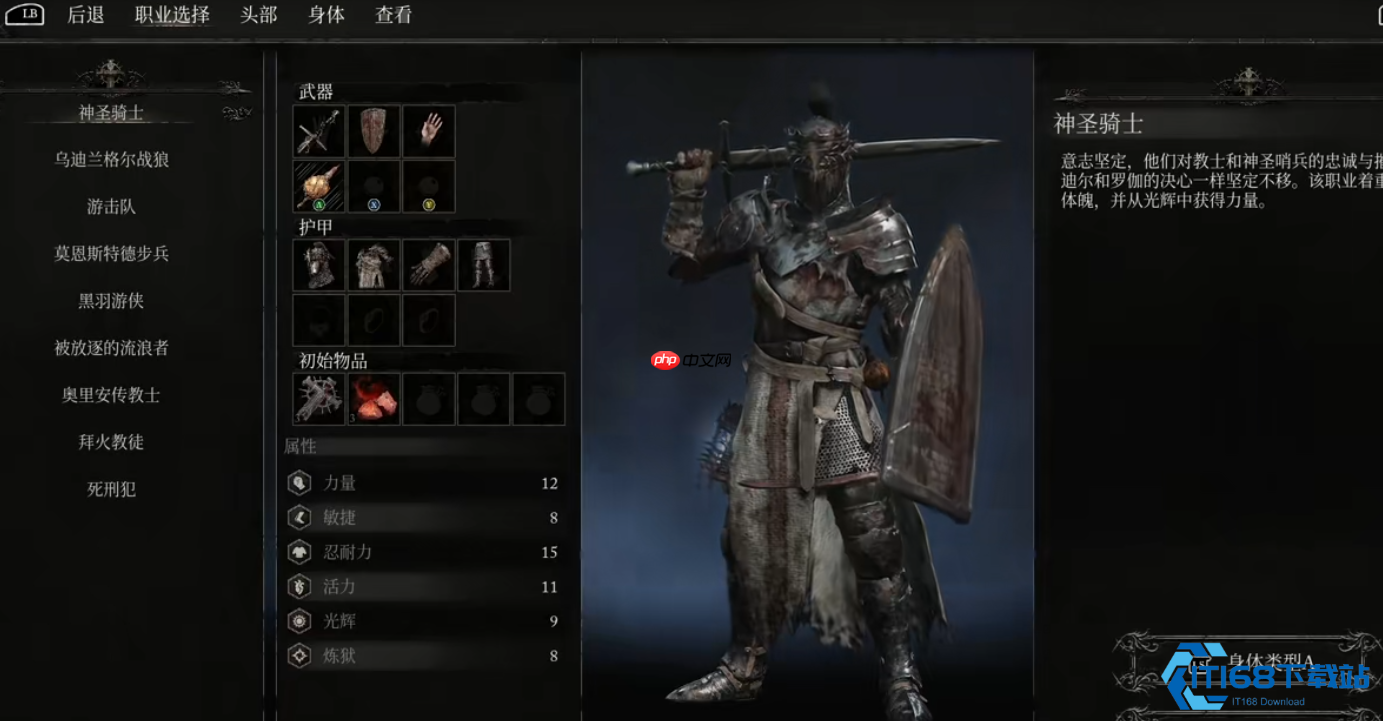This screenshot has width=1383, height=721.
Task: Choose the red crystal starting item
Action: 374,399
